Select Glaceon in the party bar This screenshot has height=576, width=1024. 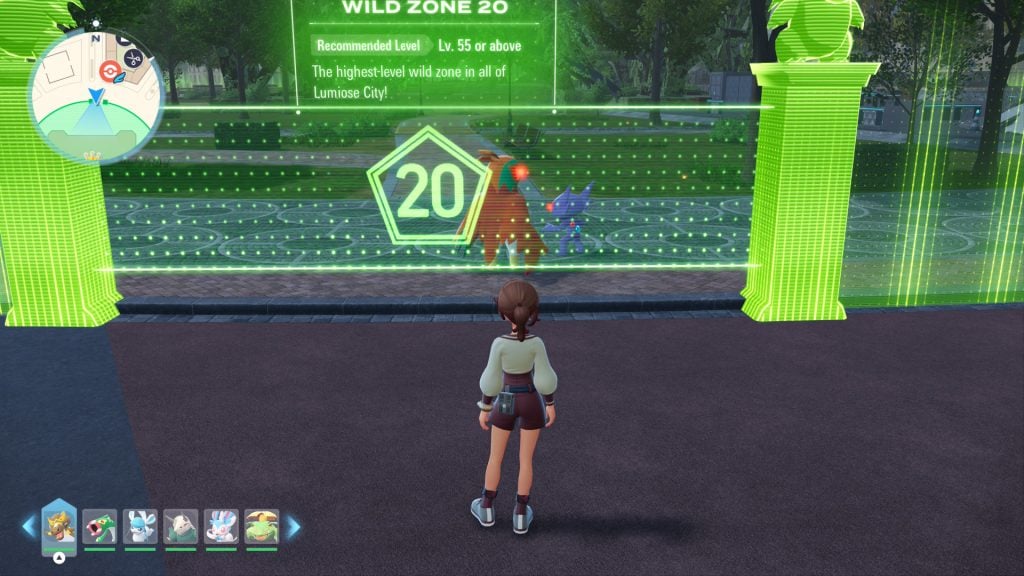point(140,526)
